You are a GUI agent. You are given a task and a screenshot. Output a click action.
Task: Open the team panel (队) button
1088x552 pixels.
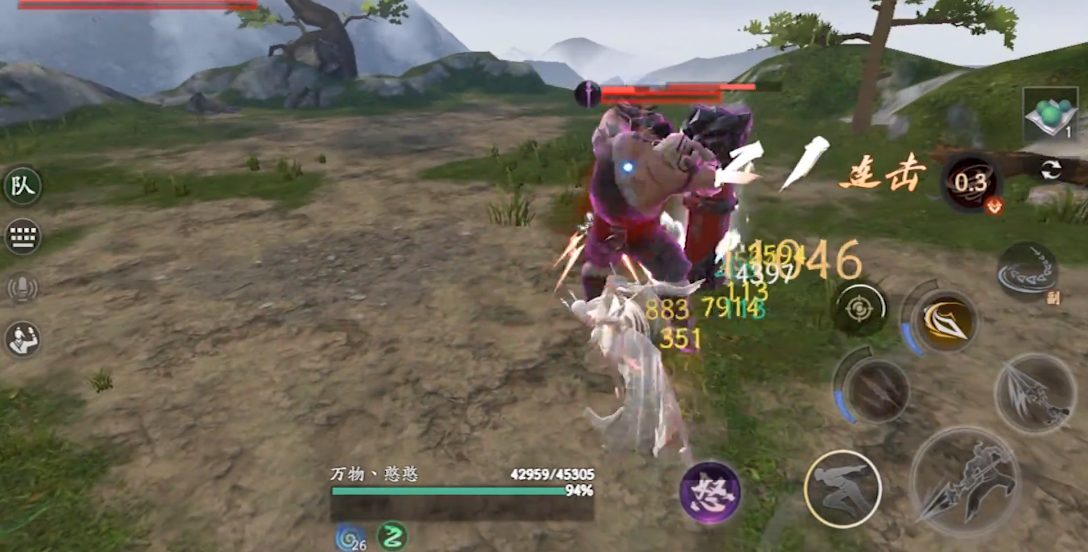pyautogui.click(x=22, y=186)
